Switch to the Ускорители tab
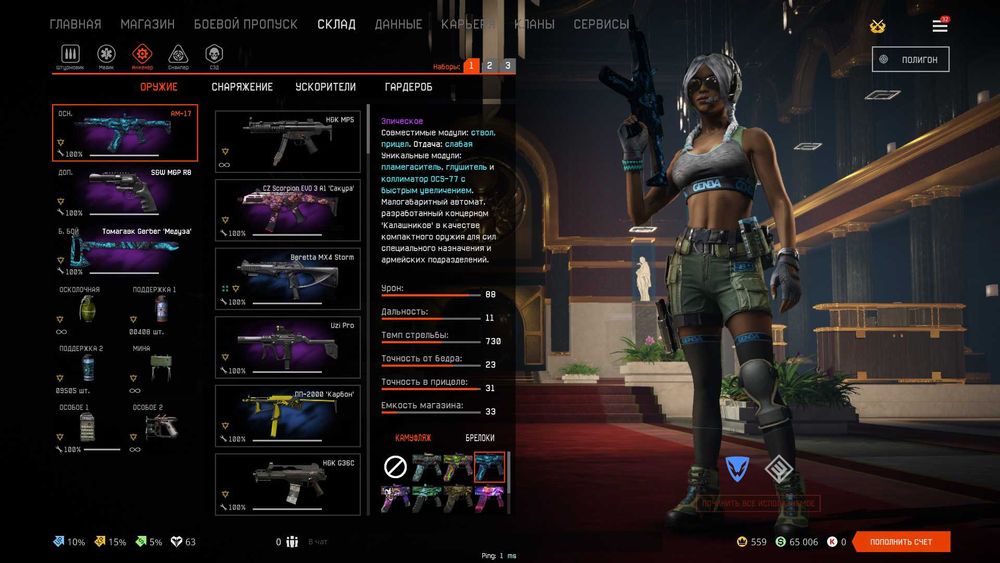The height and width of the screenshot is (563, 1000). click(x=325, y=87)
